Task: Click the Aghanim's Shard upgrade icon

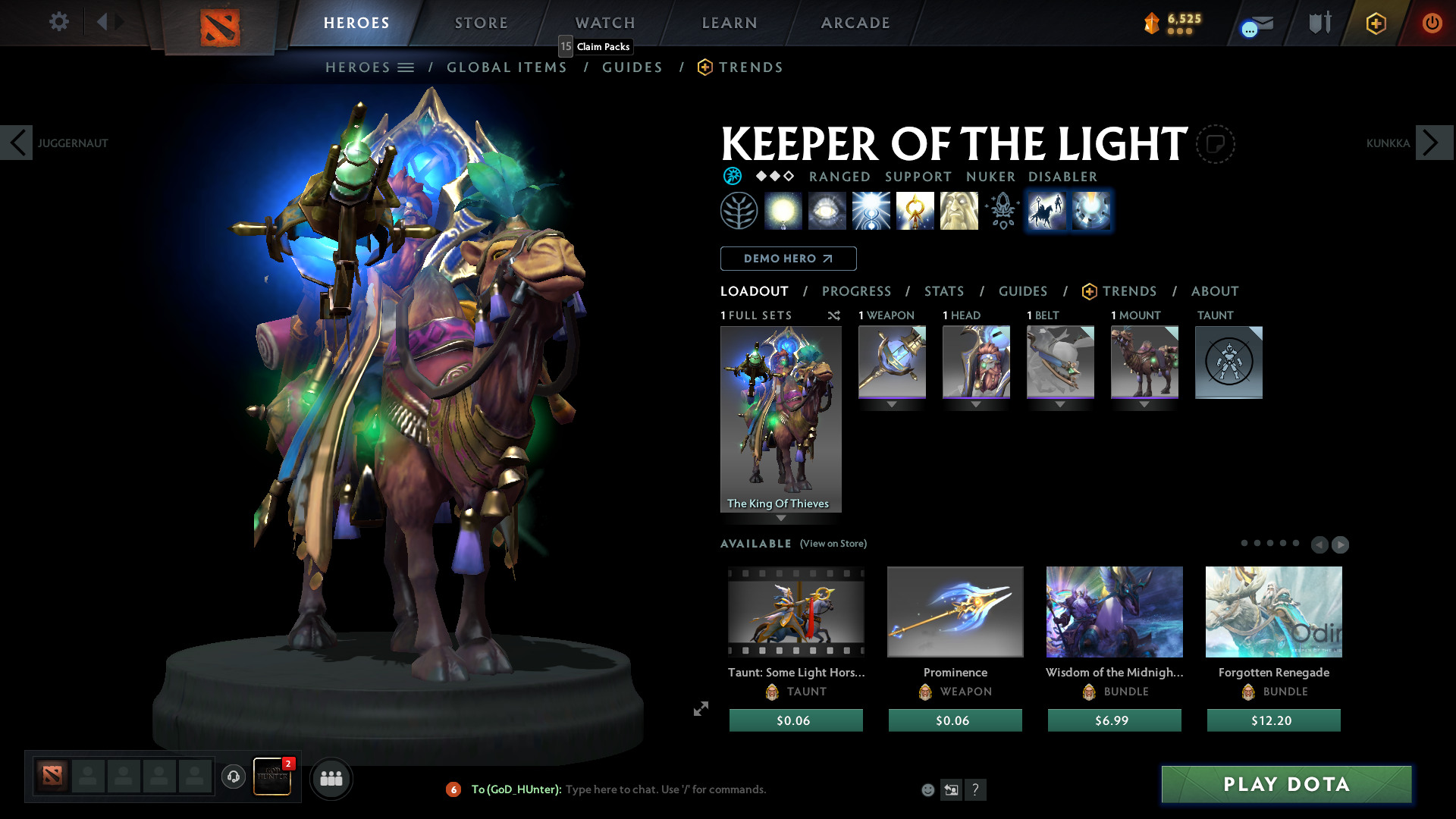Action: 1002,211
